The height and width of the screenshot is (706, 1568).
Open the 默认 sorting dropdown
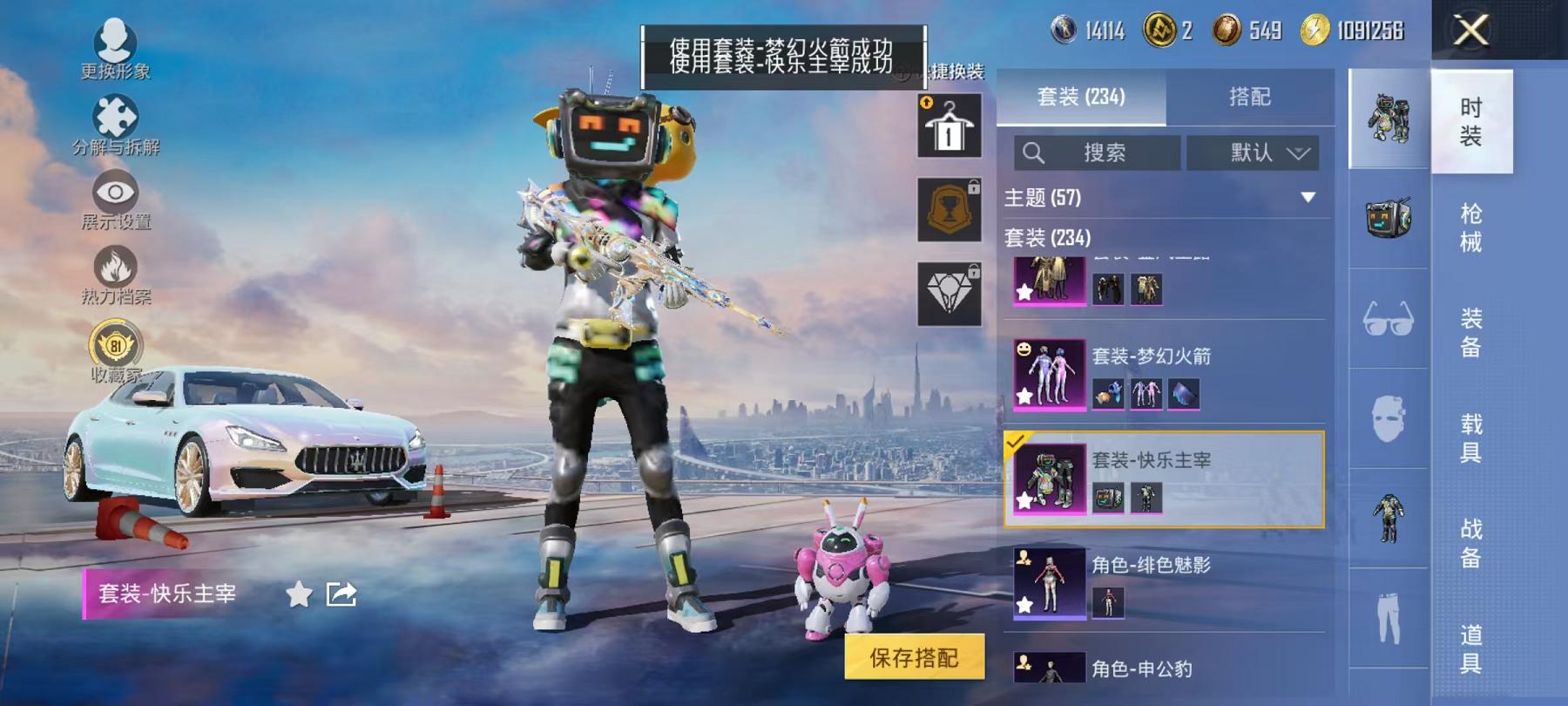pyautogui.click(x=1254, y=153)
